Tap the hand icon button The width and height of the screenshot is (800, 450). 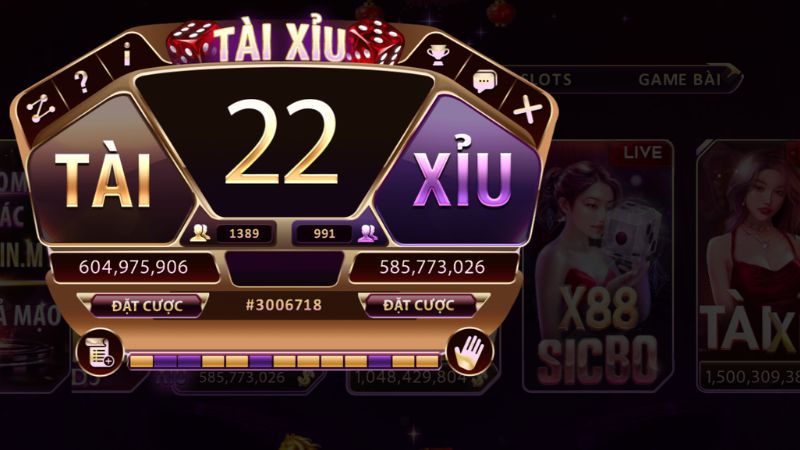pos(469,351)
